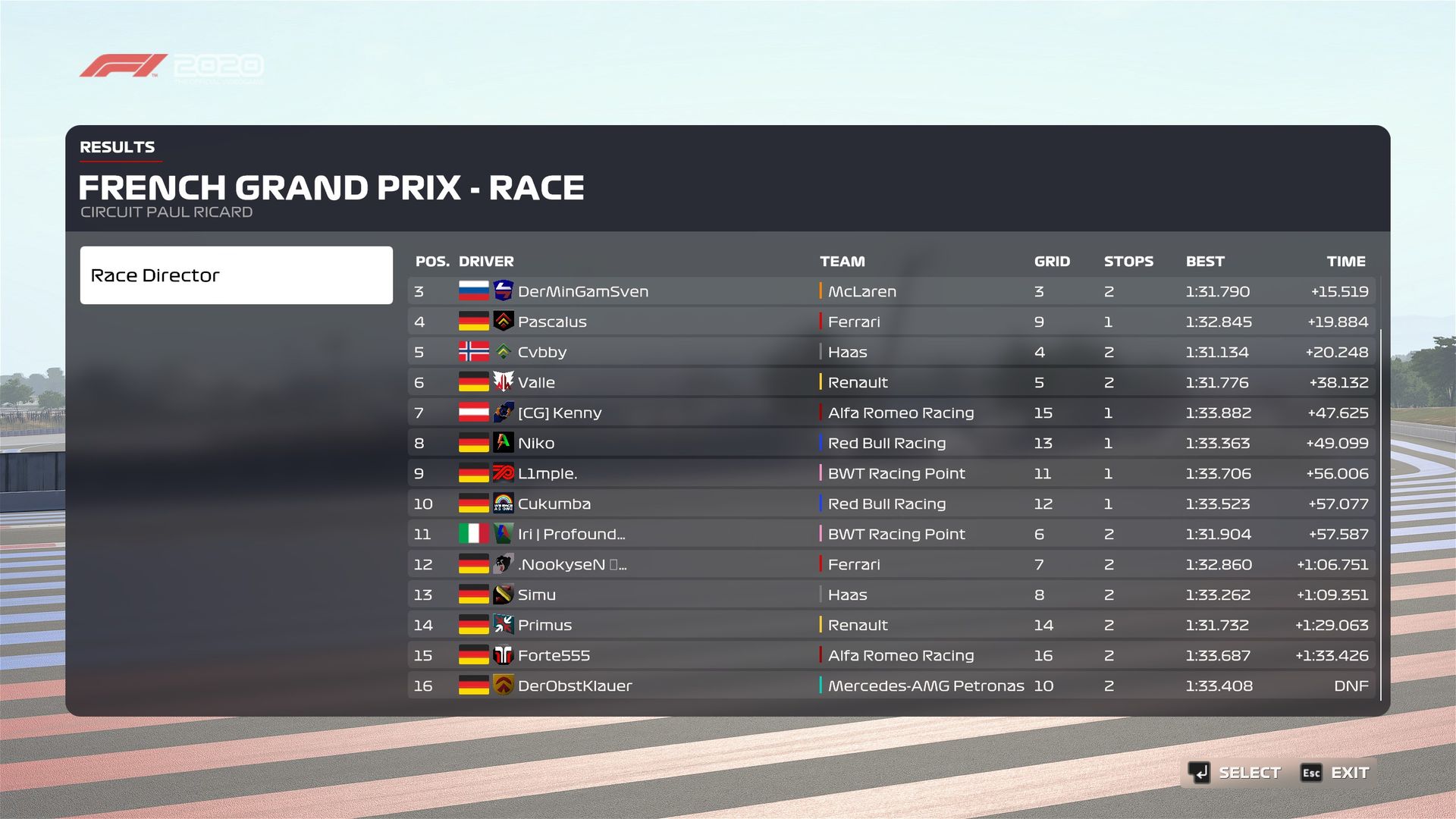Open the Race Director menu entry
This screenshot has height=819, width=1456.
pyautogui.click(x=236, y=275)
